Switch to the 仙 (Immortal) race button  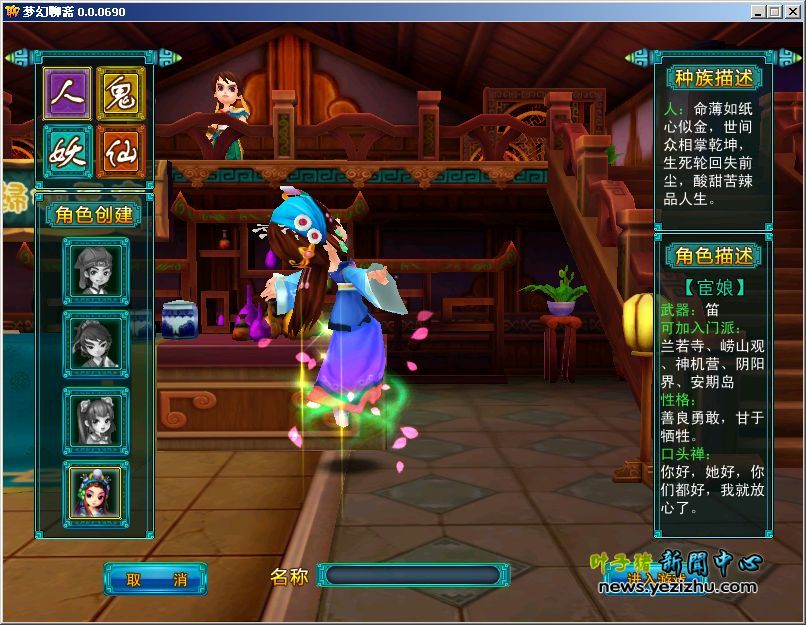tap(121, 151)
